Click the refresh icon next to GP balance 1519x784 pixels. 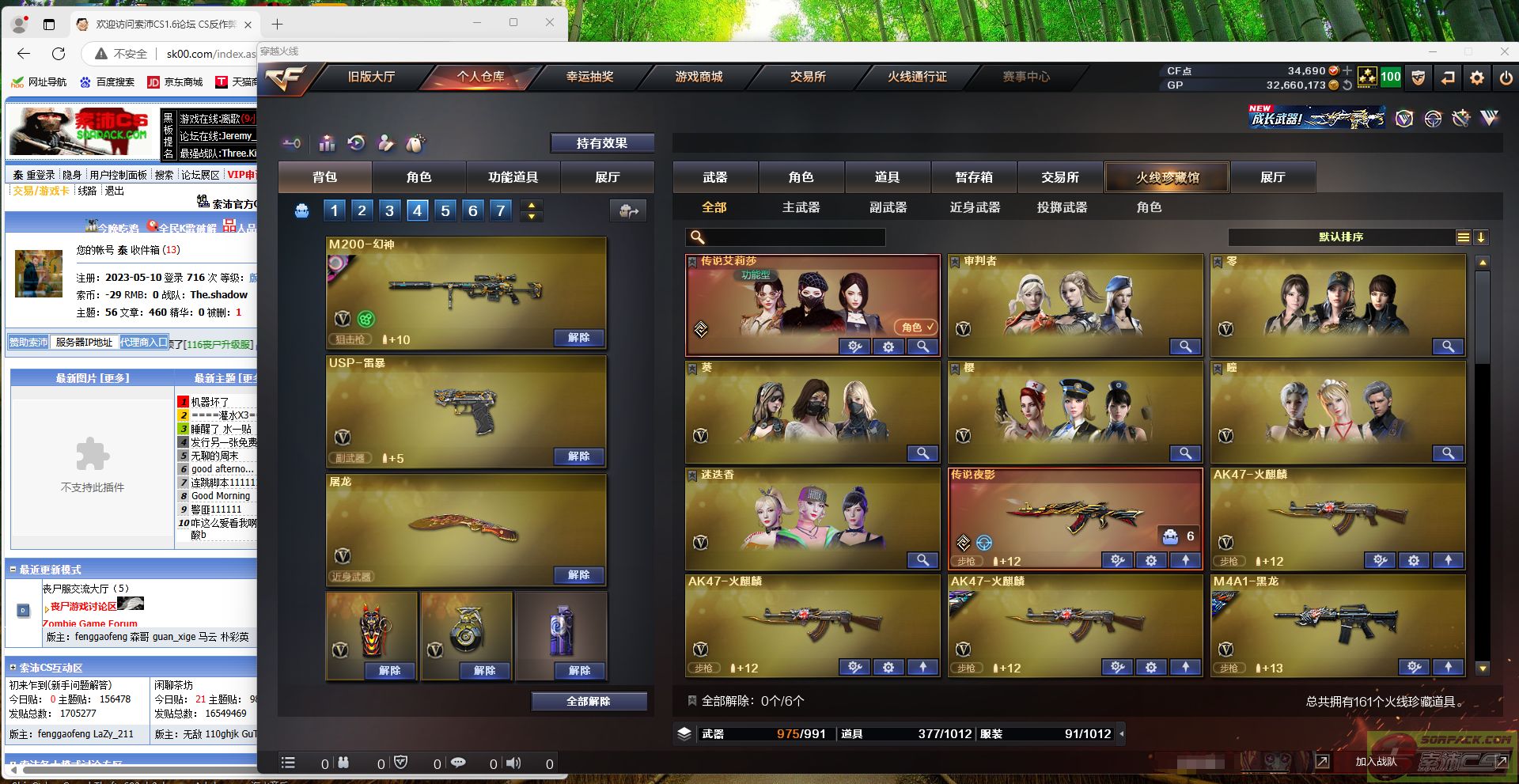[x=1348, y=85]
